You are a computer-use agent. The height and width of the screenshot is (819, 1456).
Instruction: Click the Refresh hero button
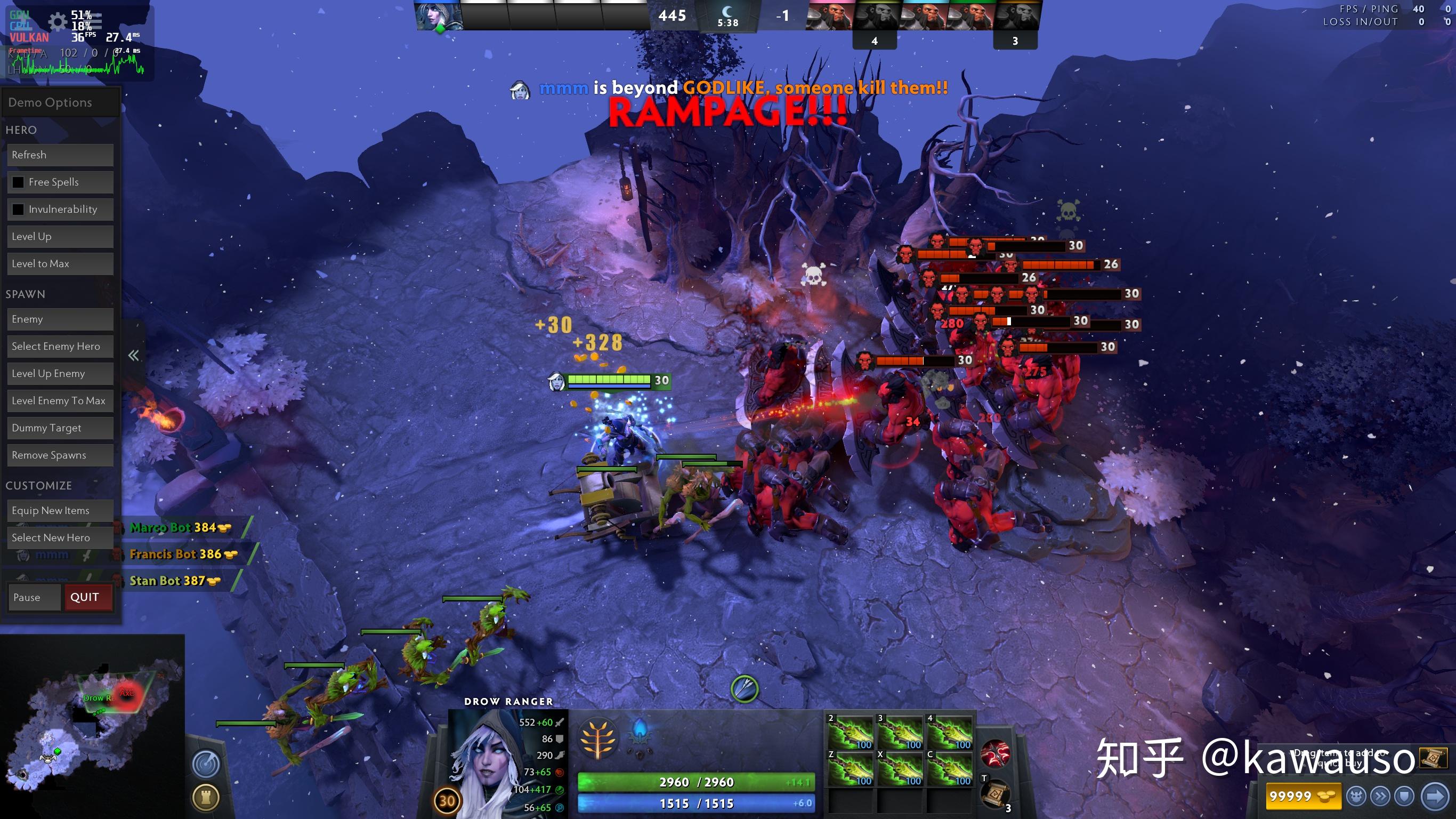(60, 155)
